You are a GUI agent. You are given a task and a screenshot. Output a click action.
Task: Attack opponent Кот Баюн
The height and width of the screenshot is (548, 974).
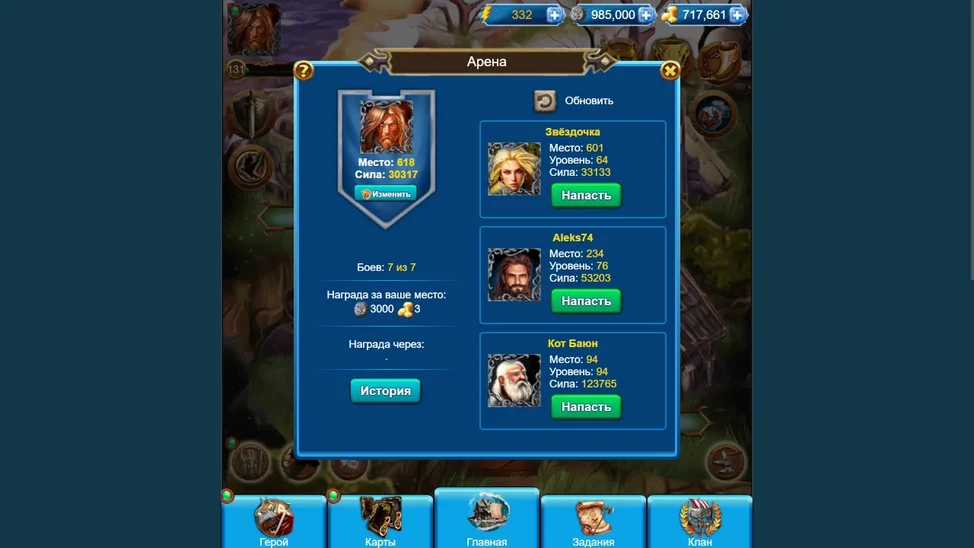tap(586, 407)
